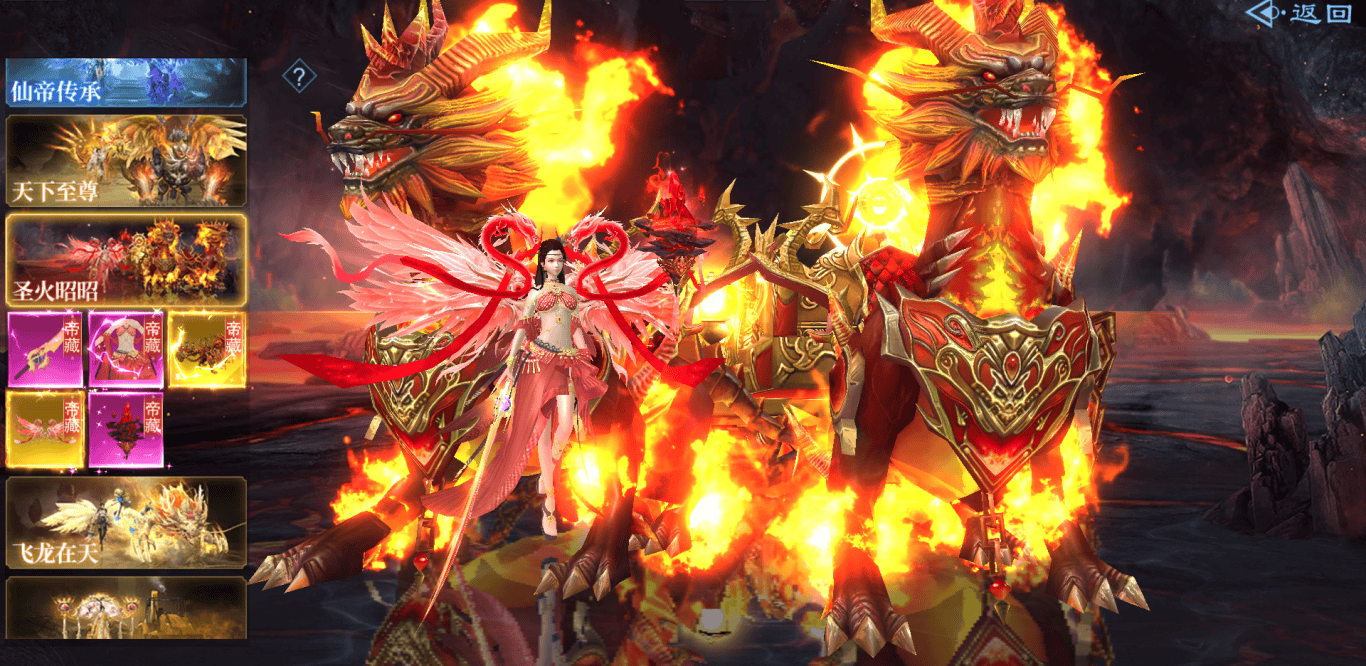Choose the red floating artifact item tile
This screenshot has width=1366, height=666.
126,429
